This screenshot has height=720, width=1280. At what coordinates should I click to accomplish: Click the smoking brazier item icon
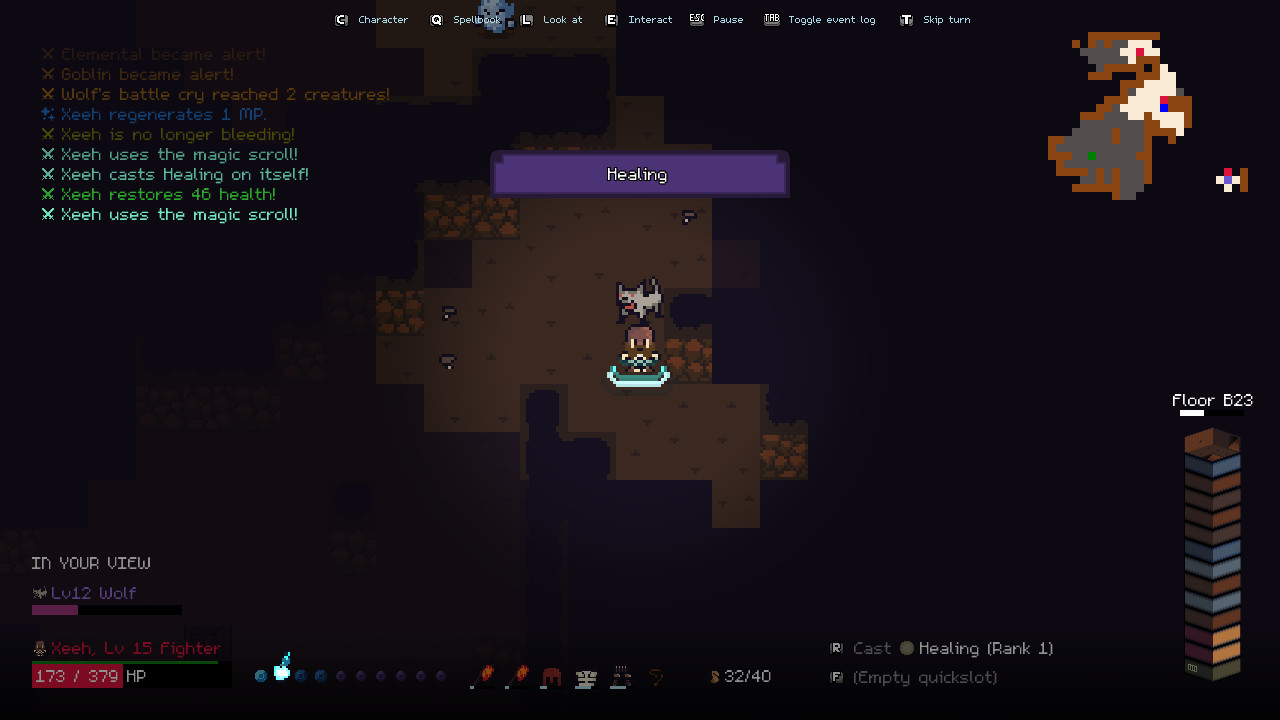[x=620, y=677]
